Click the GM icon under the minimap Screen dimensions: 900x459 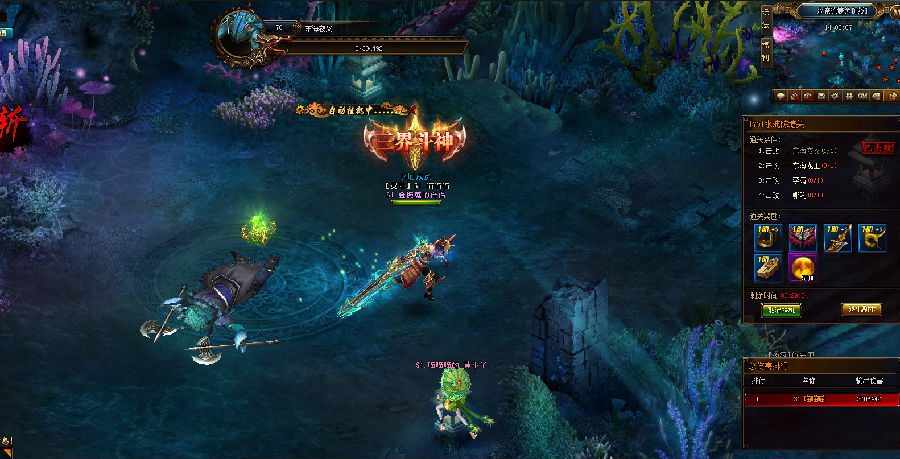(862, 96)
